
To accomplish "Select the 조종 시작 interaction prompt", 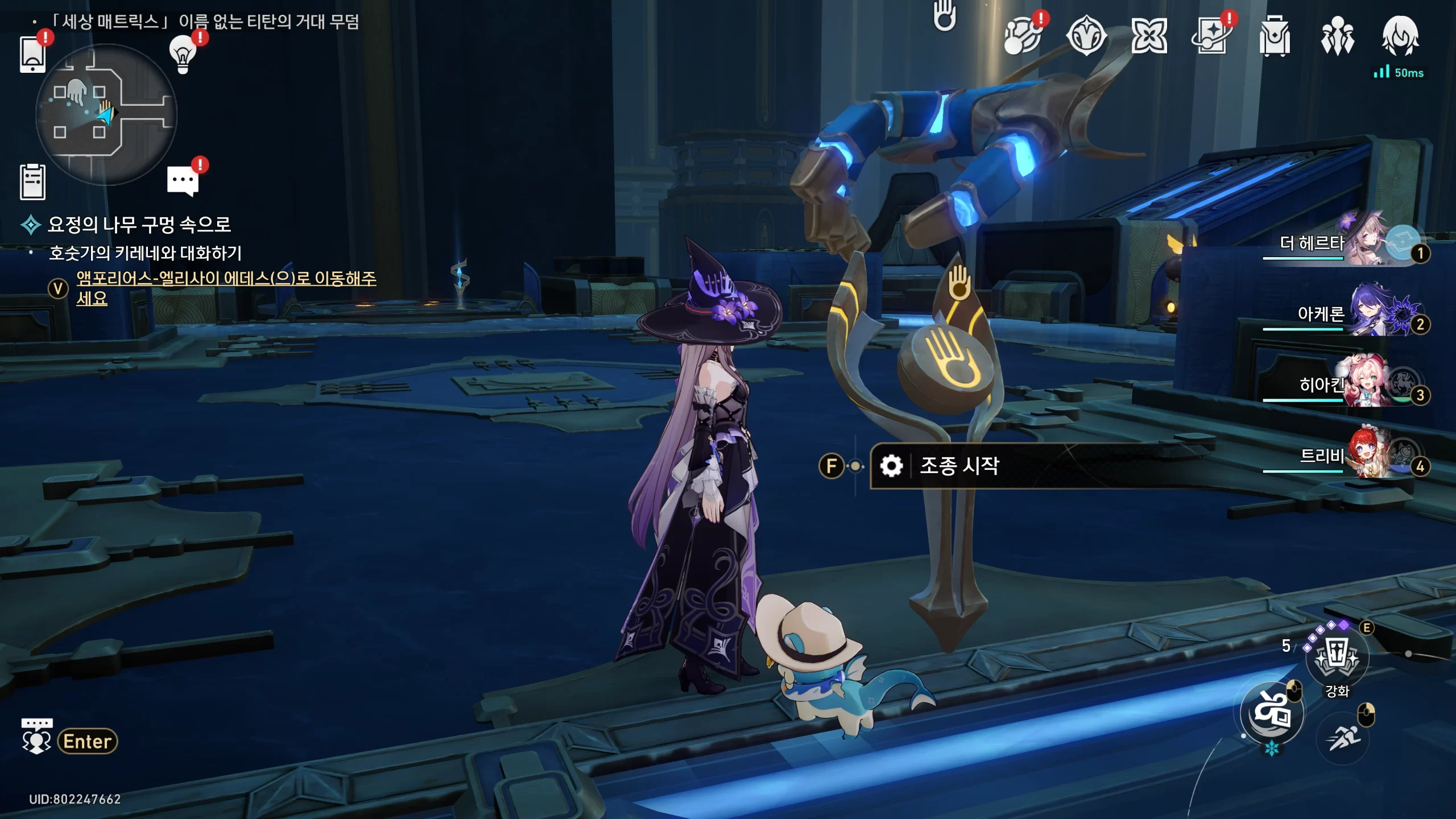I will tap(959, 466).
